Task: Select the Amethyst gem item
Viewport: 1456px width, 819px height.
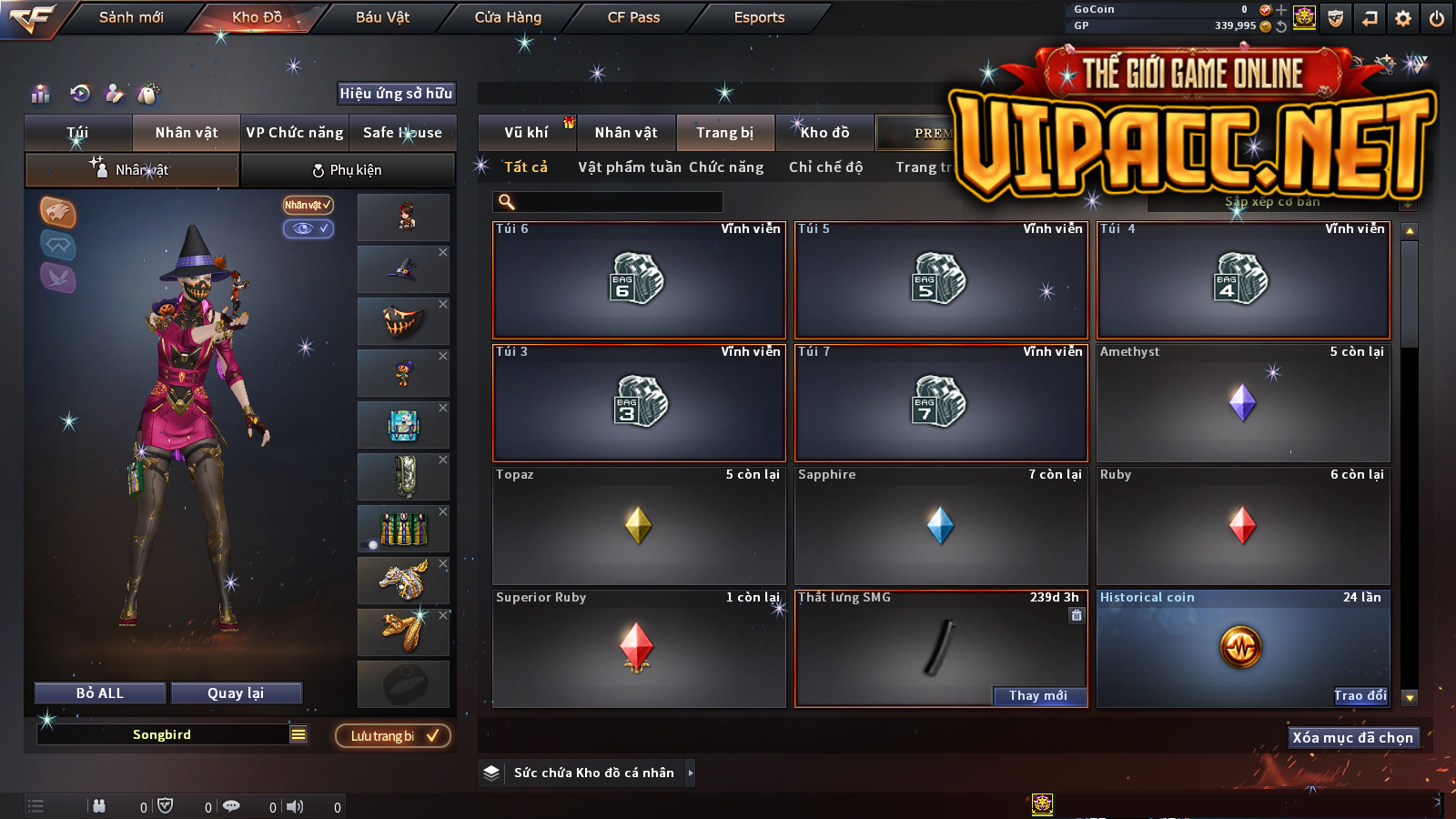Action: (x=1243, y=403)
